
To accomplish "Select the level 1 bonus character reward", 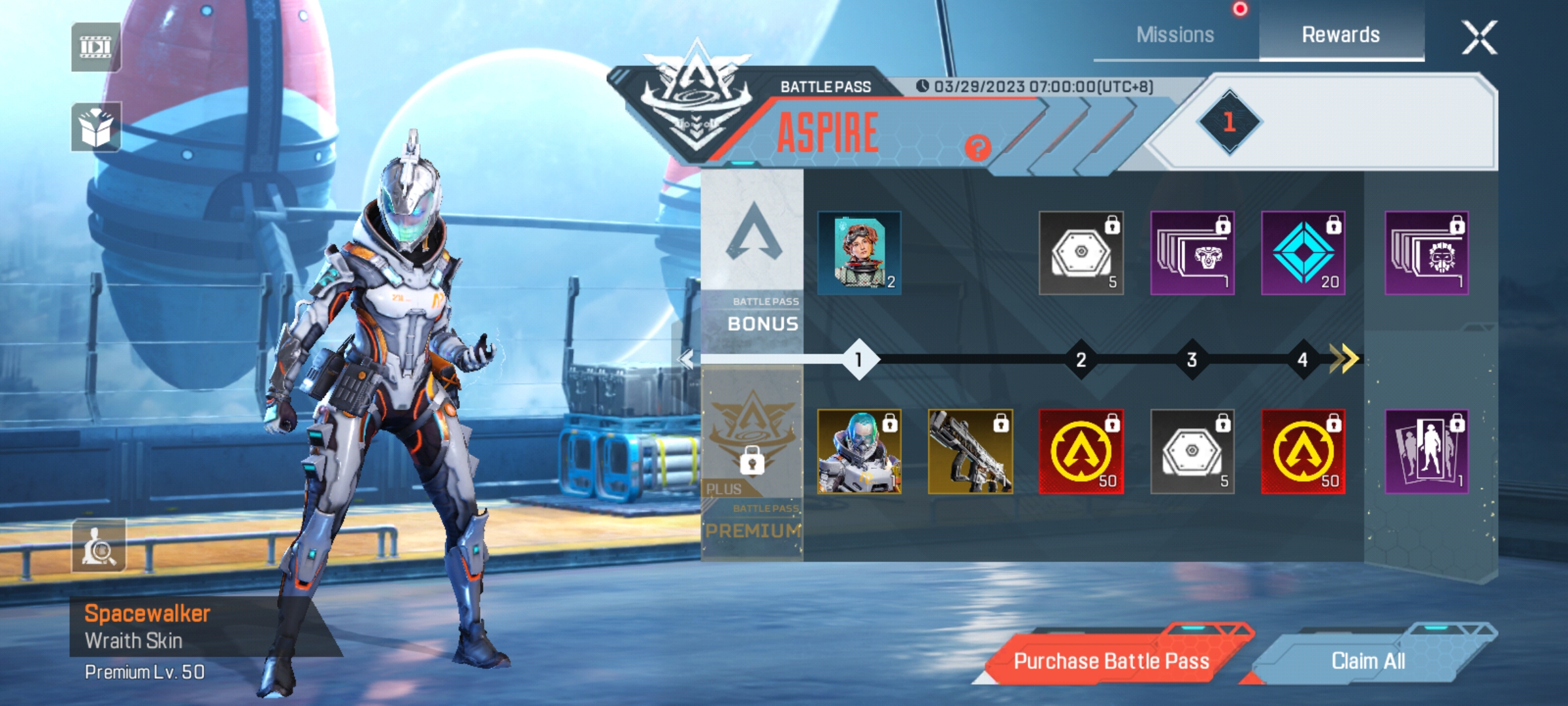I will [859, 253].
